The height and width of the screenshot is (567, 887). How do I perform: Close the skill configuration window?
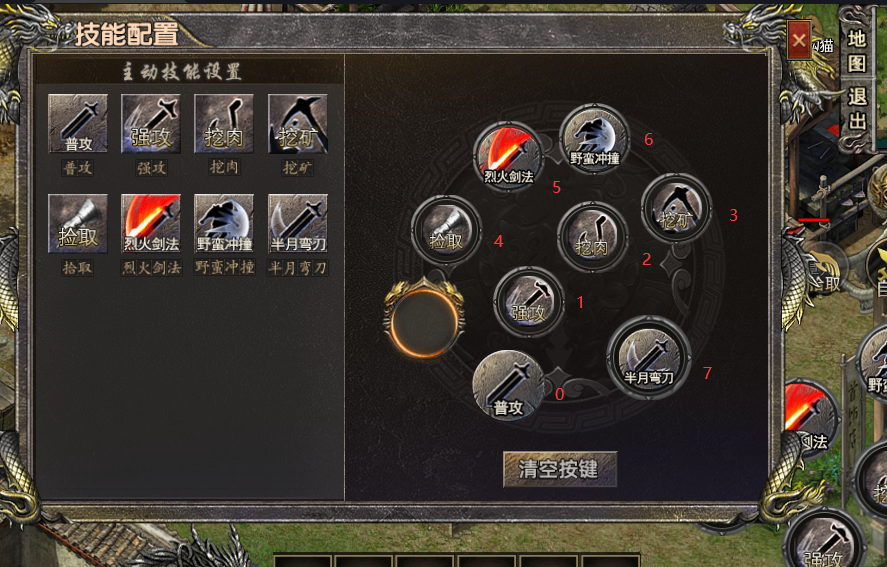[799, 41]
